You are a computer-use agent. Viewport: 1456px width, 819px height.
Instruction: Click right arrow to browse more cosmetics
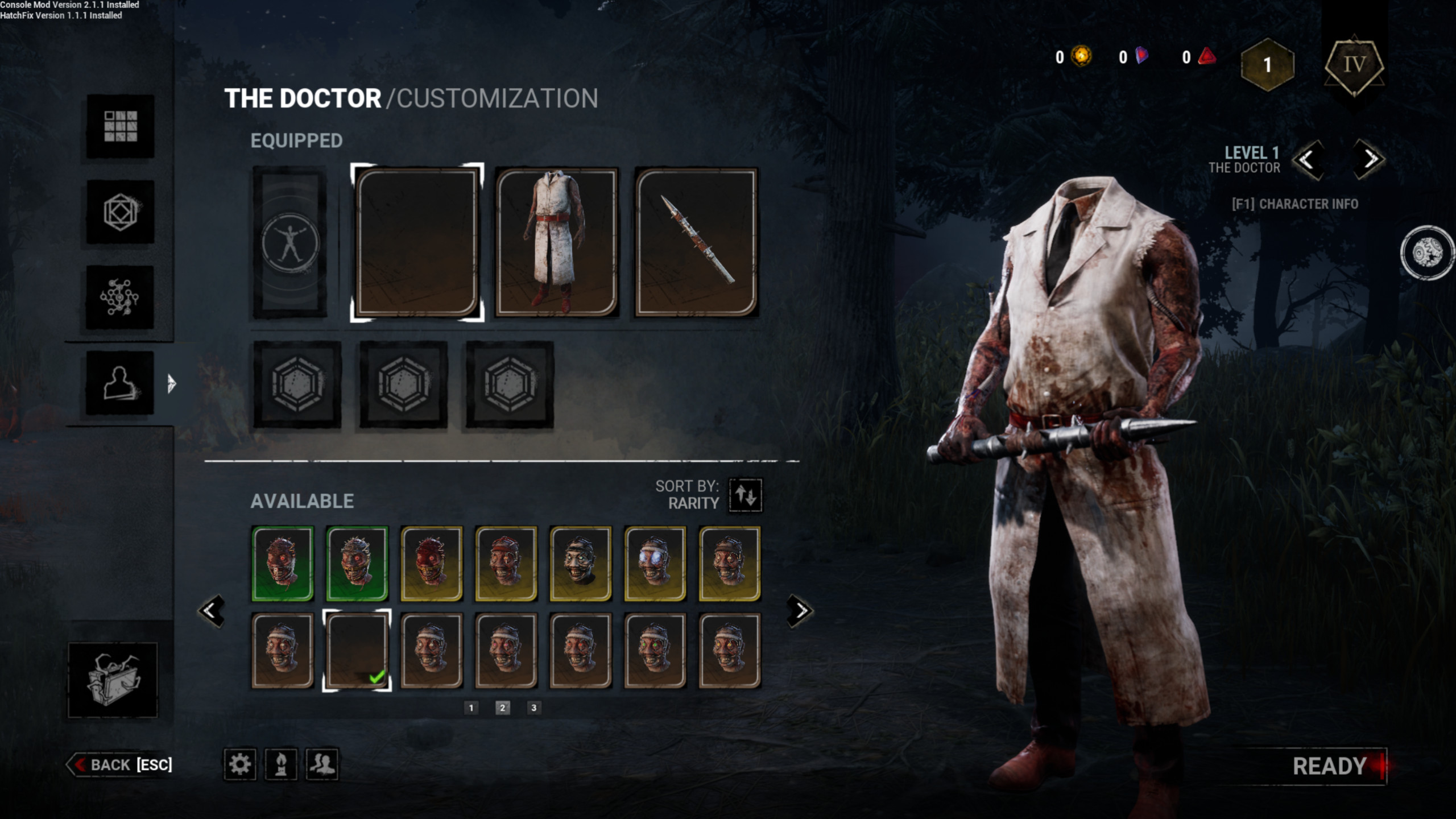coord(799,610)
